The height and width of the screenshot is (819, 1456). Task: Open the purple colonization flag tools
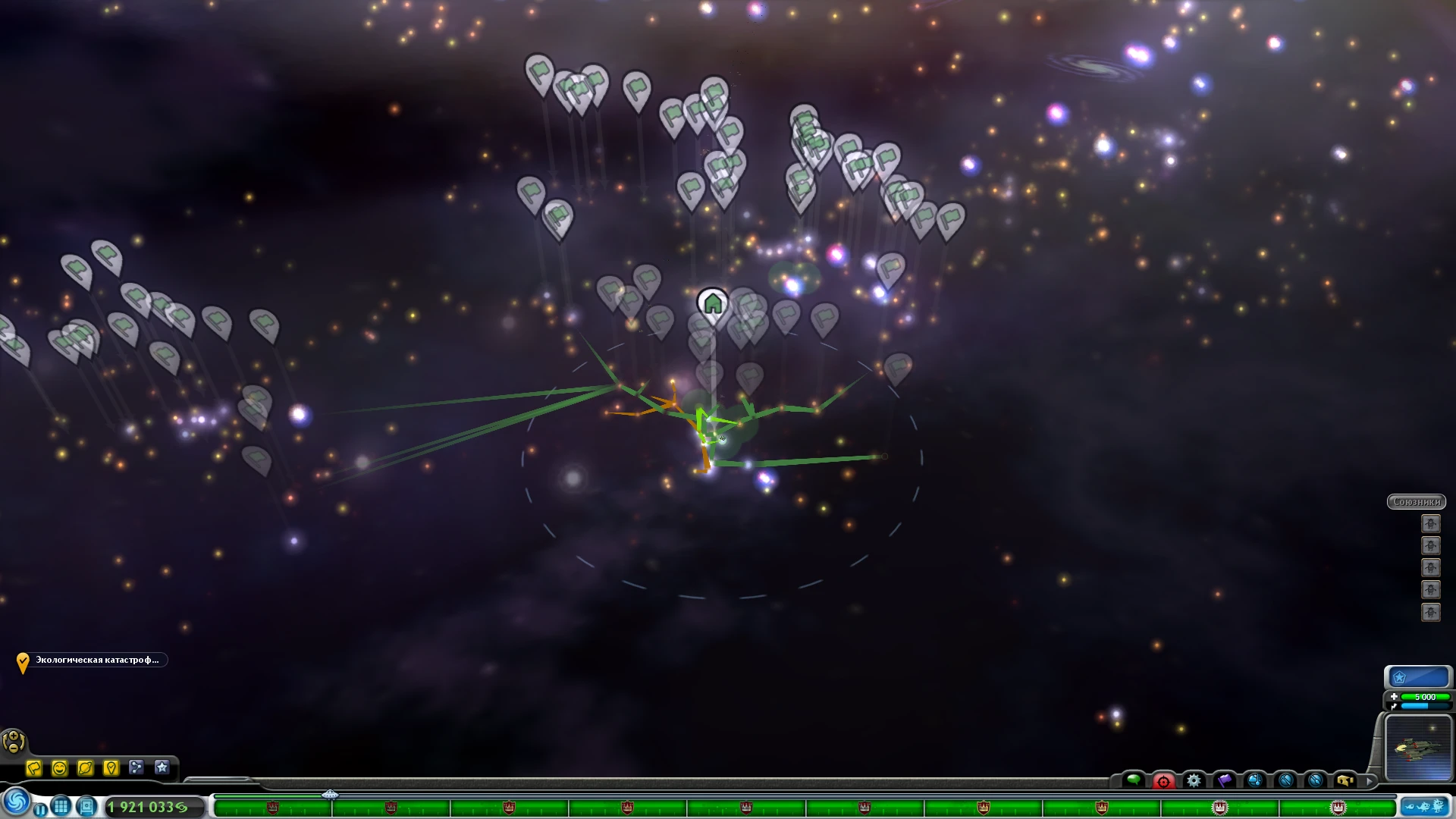(x=1224, y=781)
